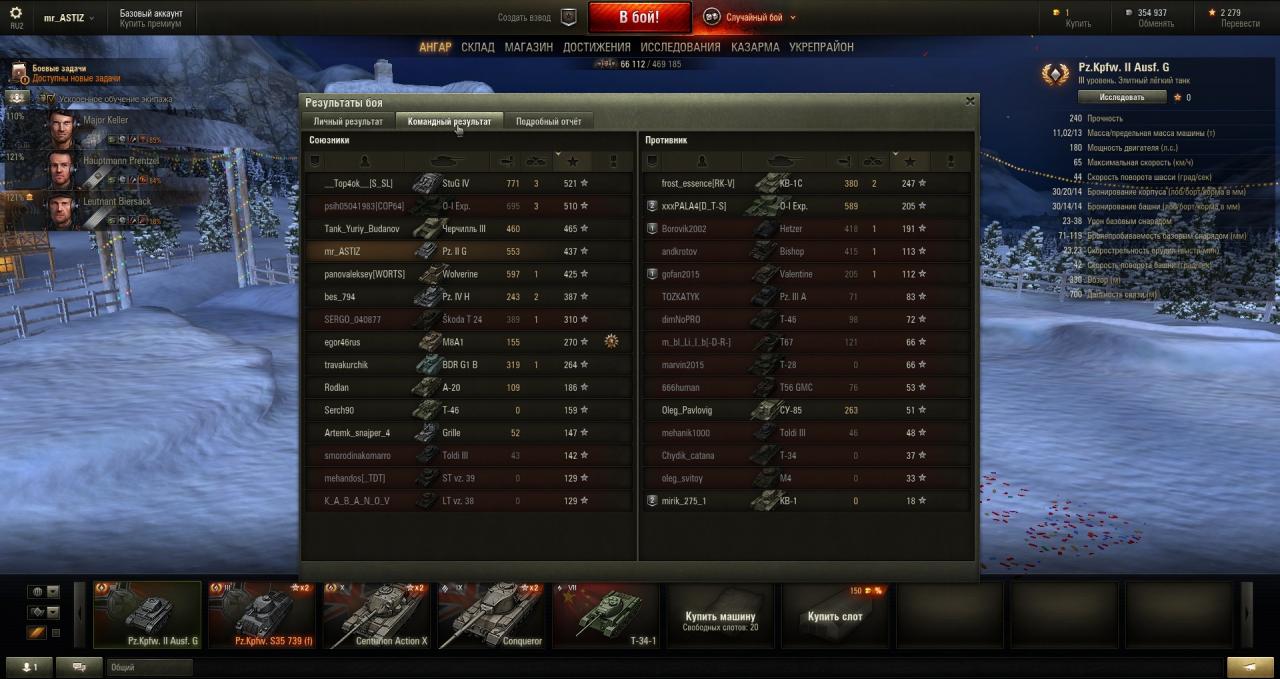Click the Исследовать button for Pz.Kpfw. II Ausf. G
The image size is (1280, 679).
1122,97
